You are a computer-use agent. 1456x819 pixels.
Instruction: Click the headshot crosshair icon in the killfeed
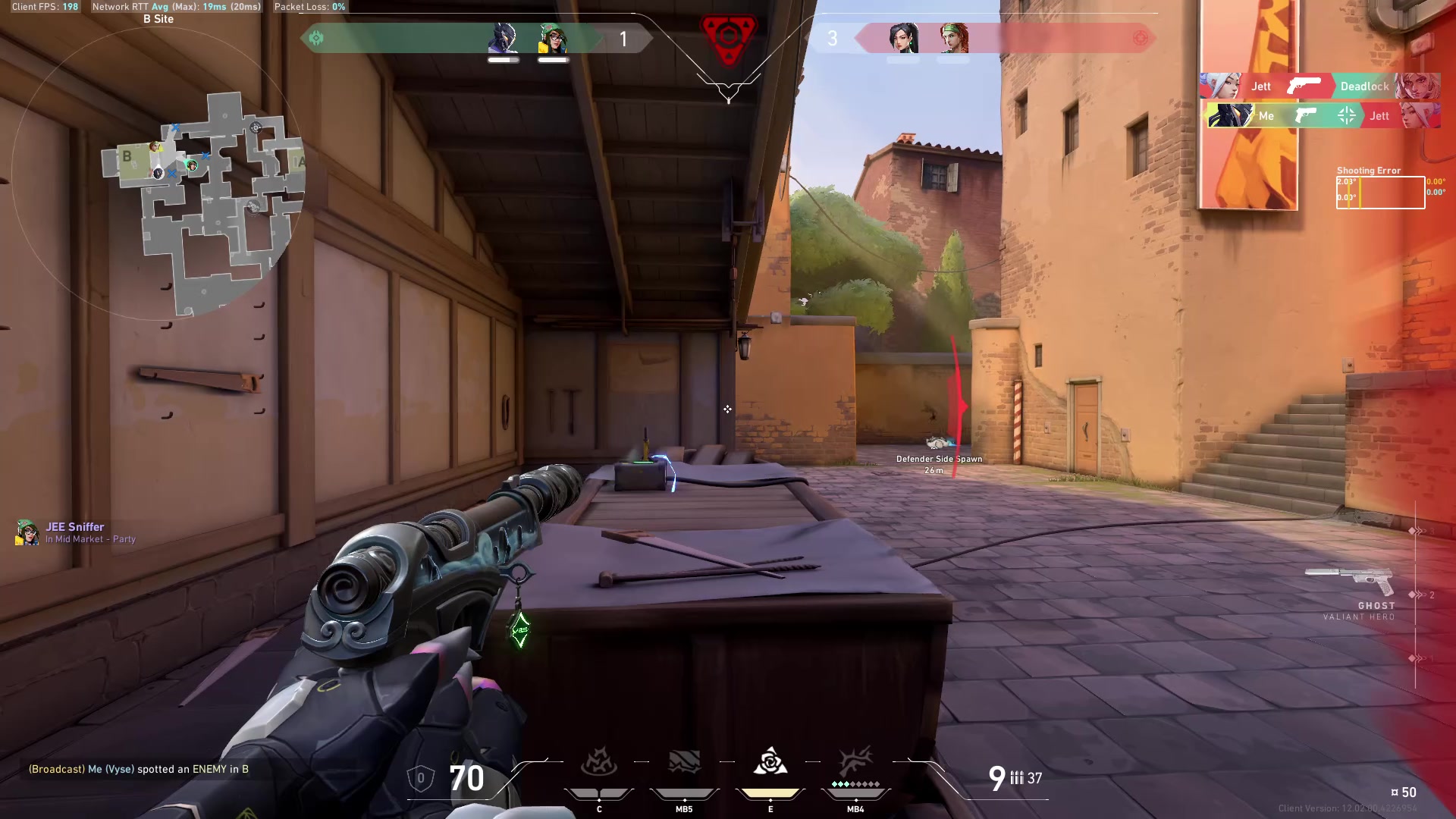(x=1345, y=115)
